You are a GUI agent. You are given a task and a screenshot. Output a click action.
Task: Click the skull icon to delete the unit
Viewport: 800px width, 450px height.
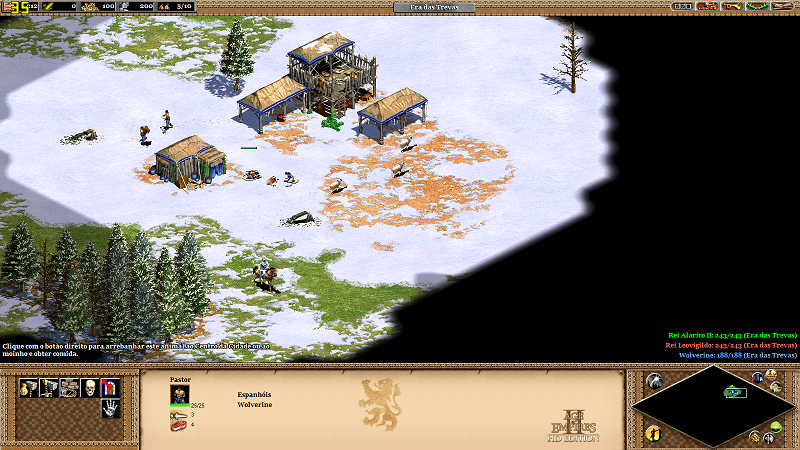pyautogui.click(x=88, y=387)
